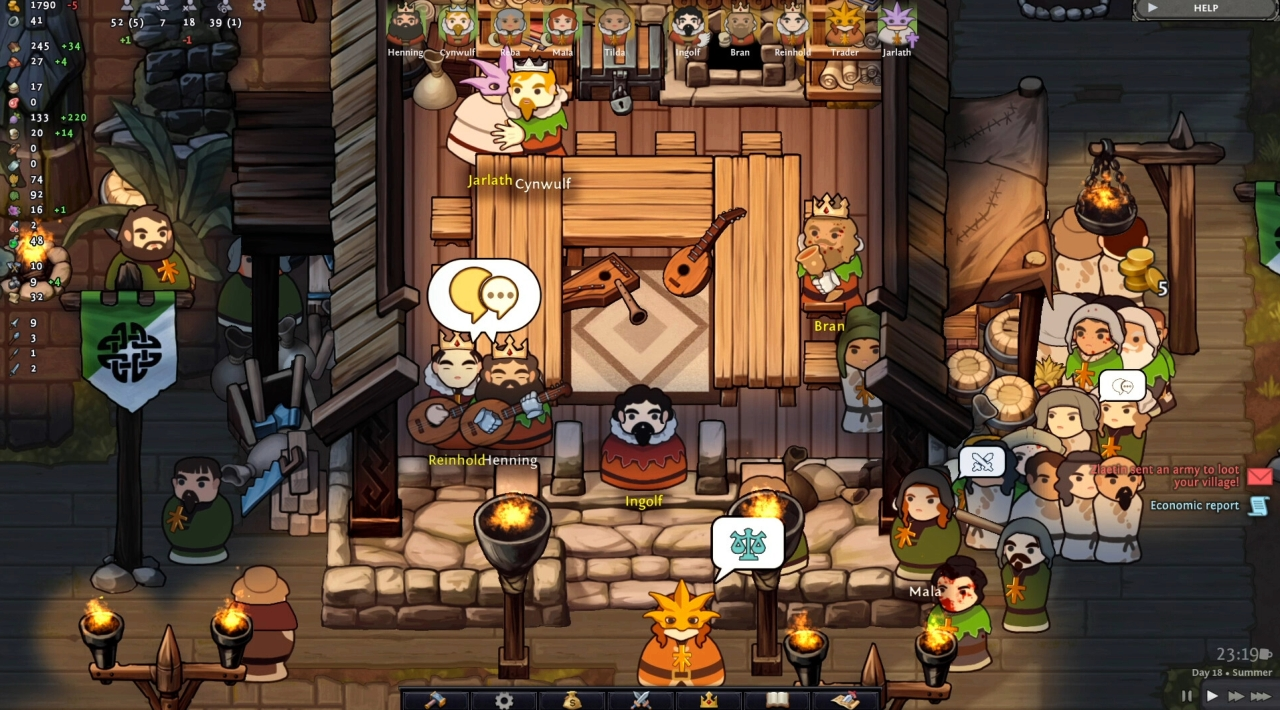The width and height of the screenshot is (1280, 710).
Task: Open the crossed swords military menu
Action: (x=640, y=699)
